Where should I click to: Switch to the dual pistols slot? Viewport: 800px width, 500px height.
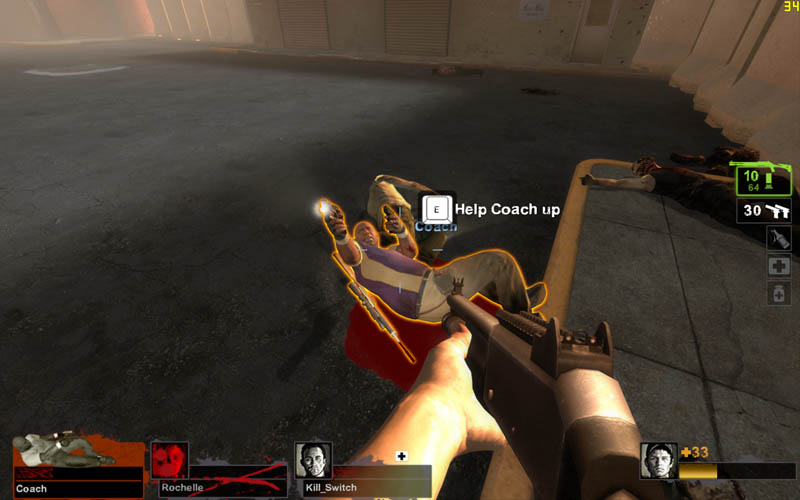click(765, 211)
